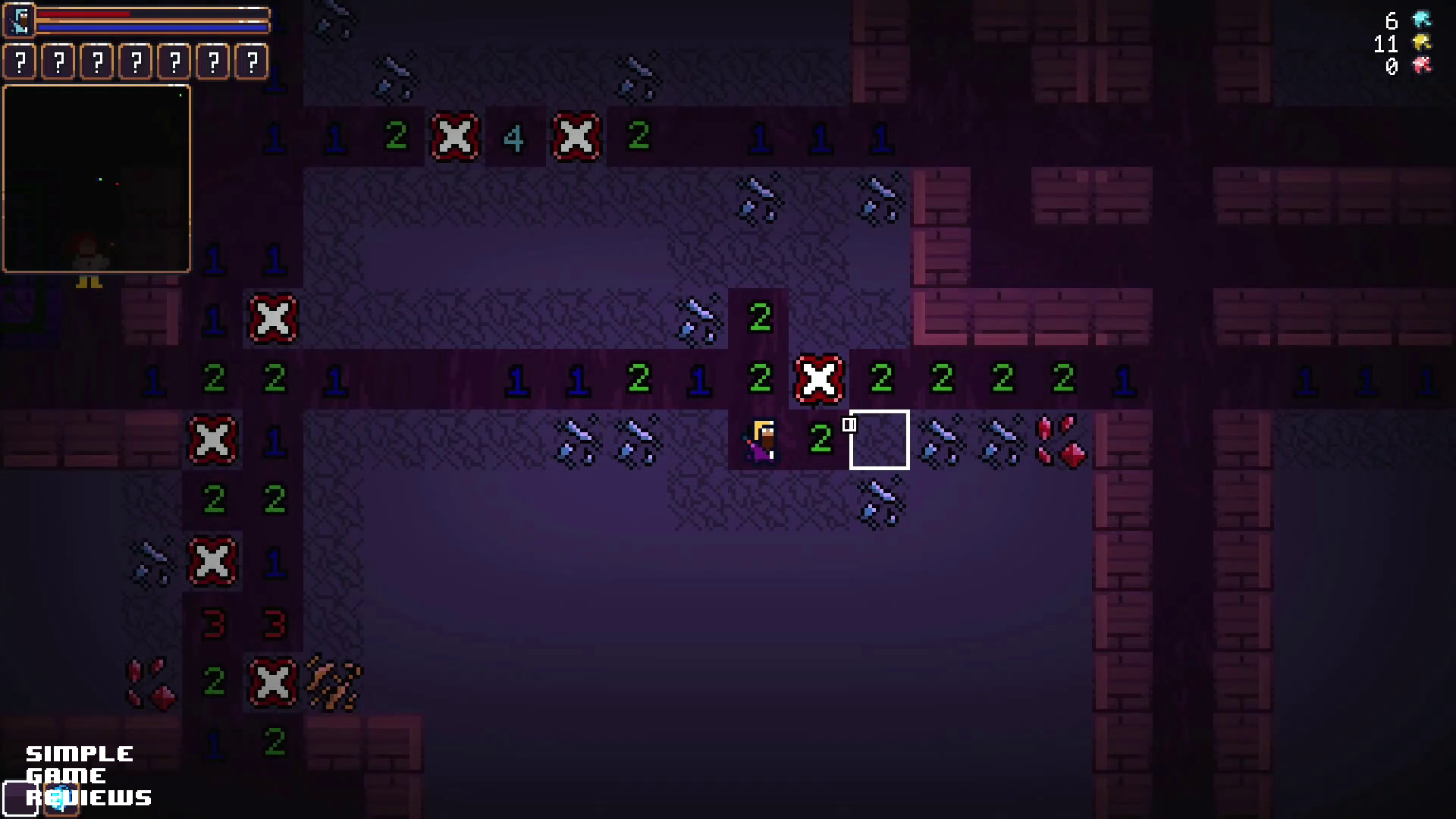This screenshot has height=819, width=1456.
Task: Reveal the white-outlined highlighted tile
Action: point(880,440)
